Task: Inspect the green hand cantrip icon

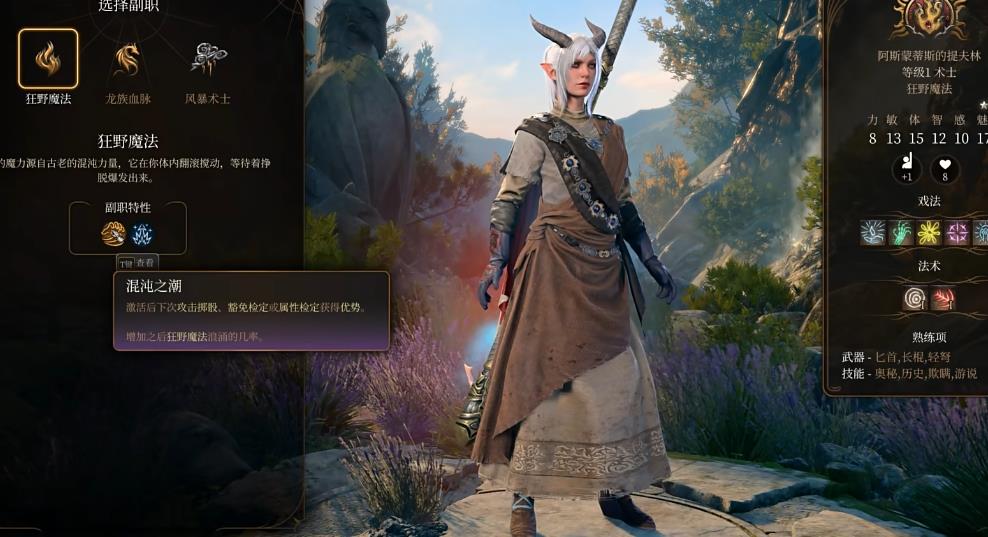Action: (902, 233)
